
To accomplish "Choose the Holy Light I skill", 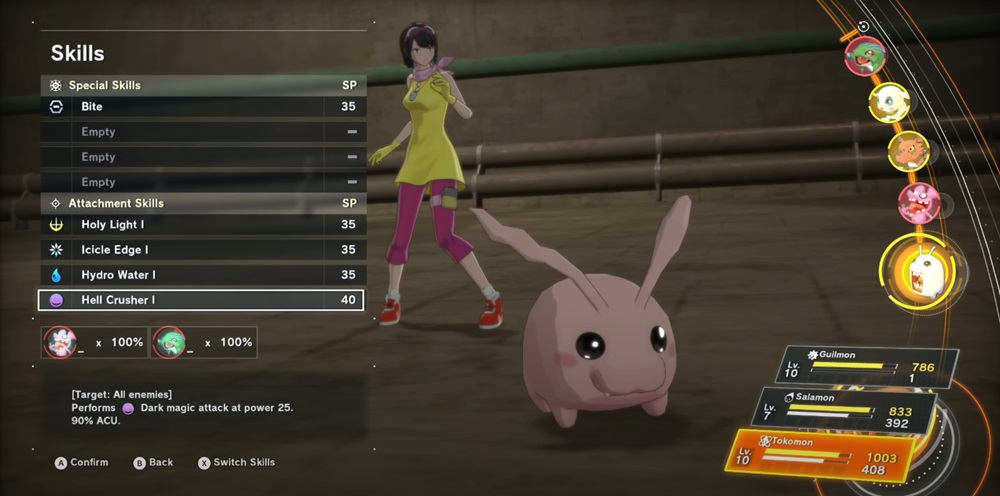I will tap(200, 225).
